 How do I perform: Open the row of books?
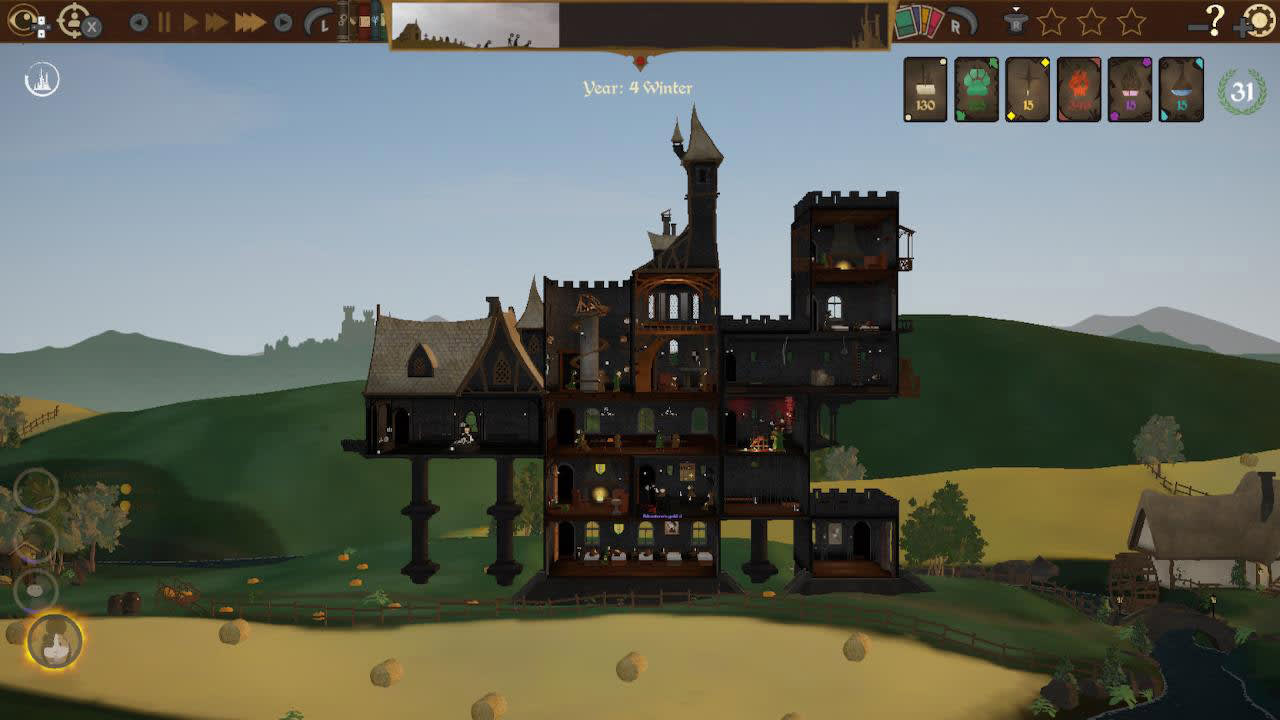360,22
